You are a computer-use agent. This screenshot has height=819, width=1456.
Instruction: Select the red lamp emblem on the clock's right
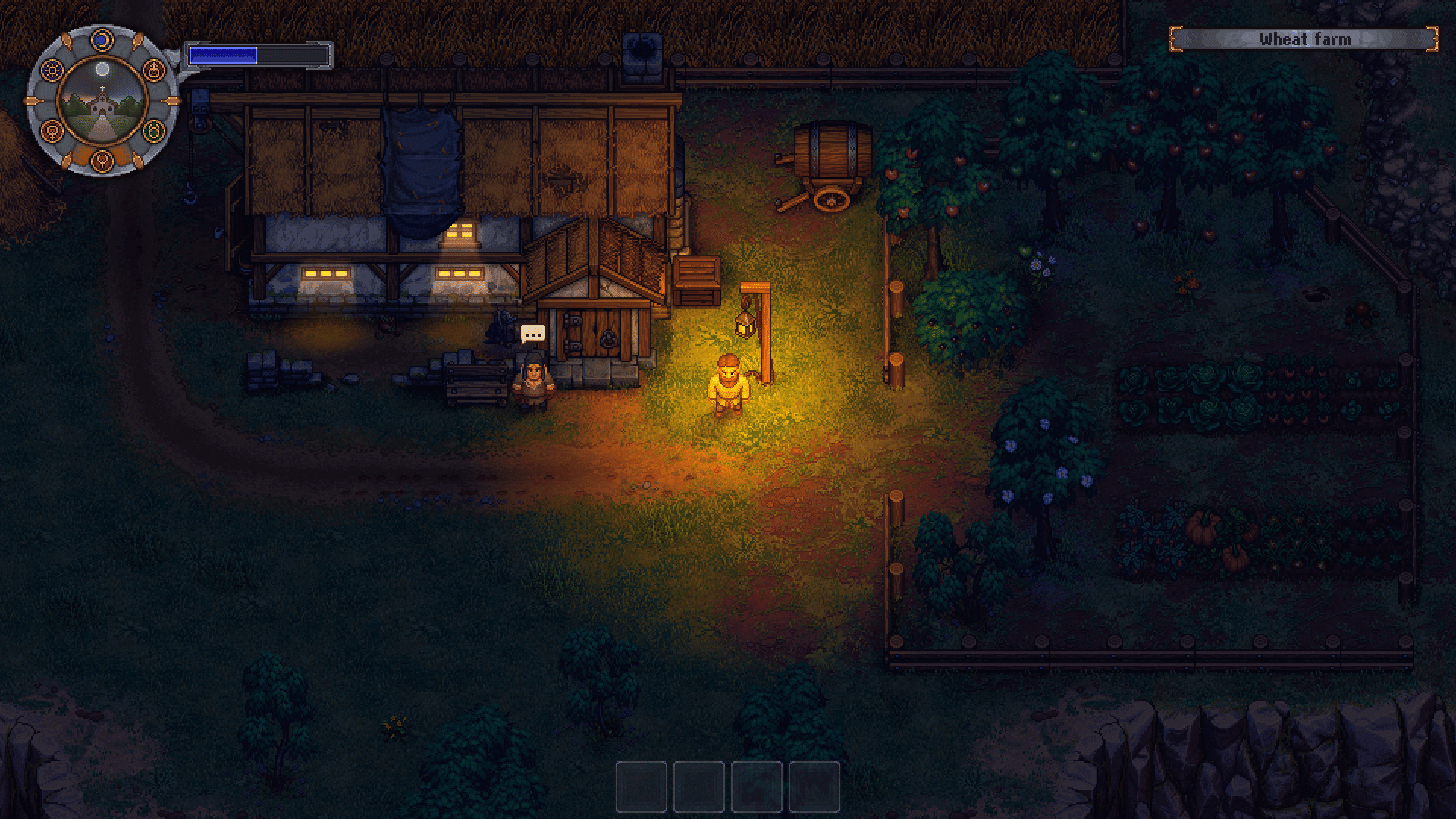[153, 70]
